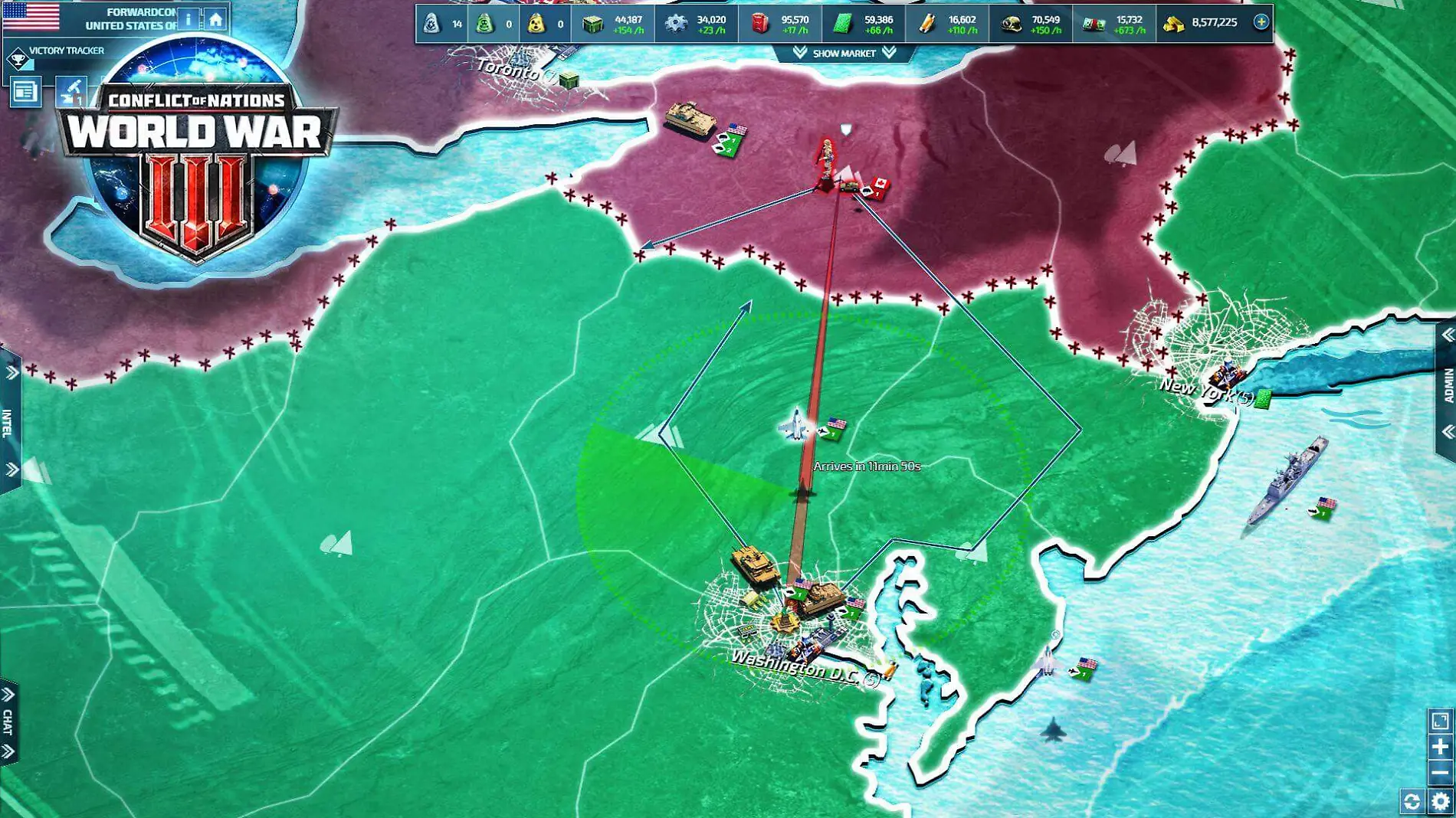Expand the Intel side panel

[9, 421]
